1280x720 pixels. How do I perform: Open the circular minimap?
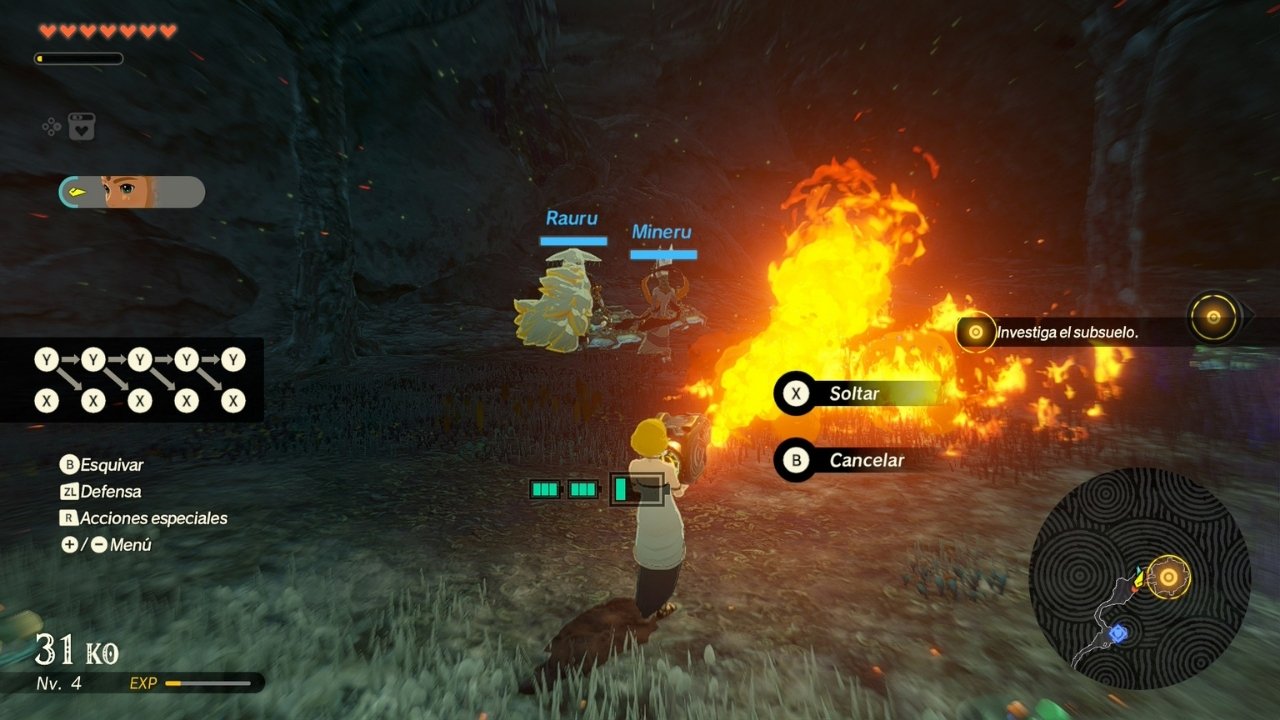click(1139, 578)
